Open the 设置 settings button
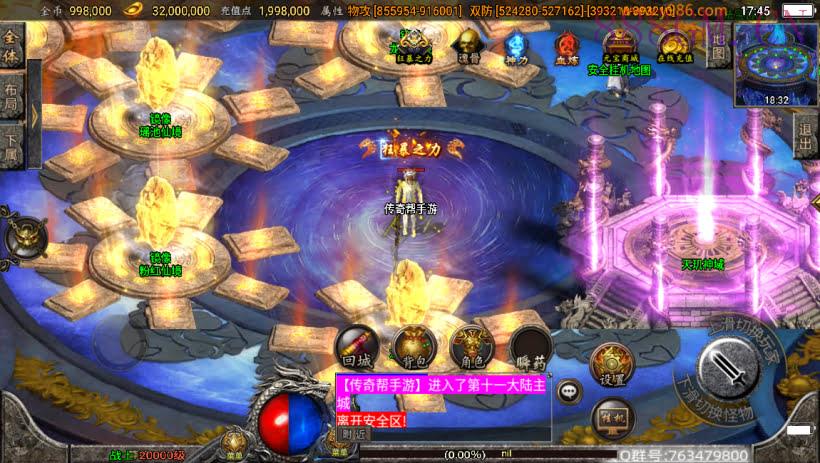Viewport: 820px width, 463px height. point(612,364)
